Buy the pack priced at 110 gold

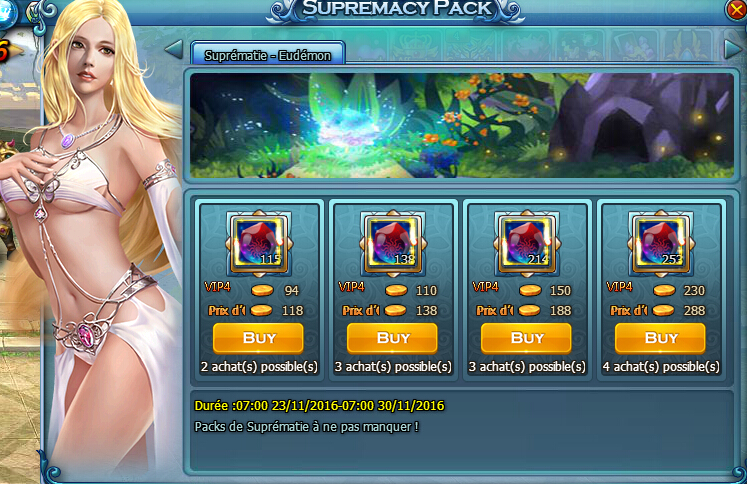tap(393, 338)
